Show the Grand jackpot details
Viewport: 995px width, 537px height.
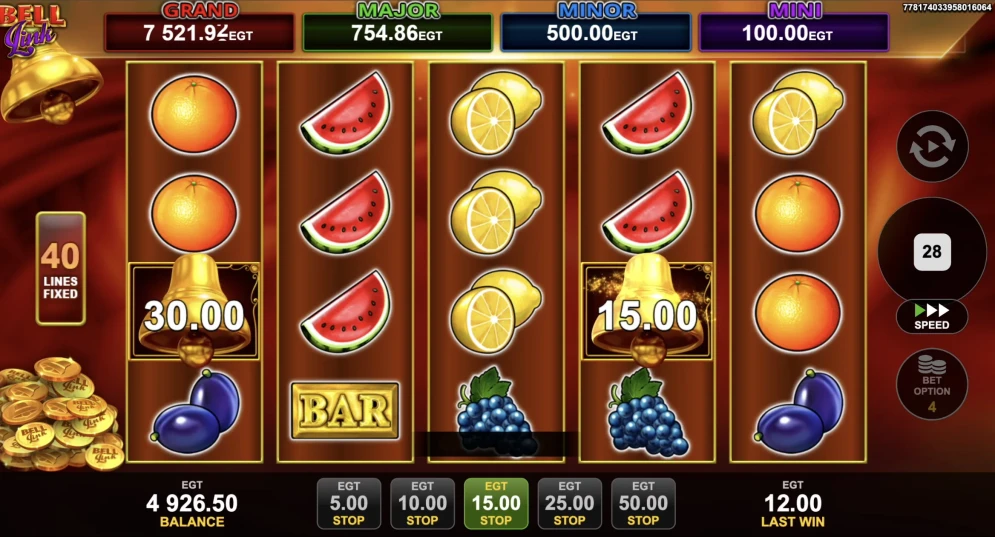coord(200,32)
